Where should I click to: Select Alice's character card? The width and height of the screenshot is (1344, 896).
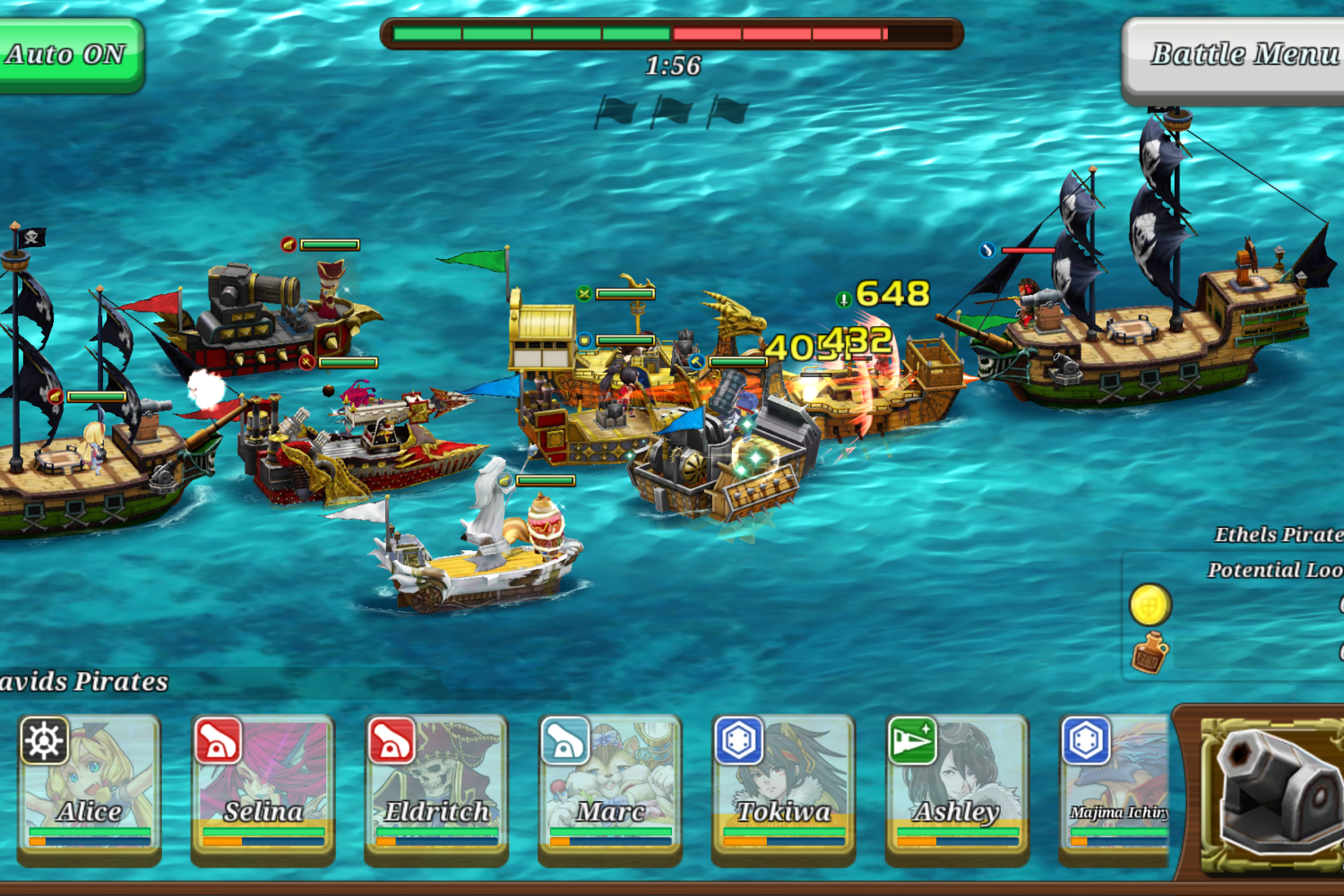89,788
